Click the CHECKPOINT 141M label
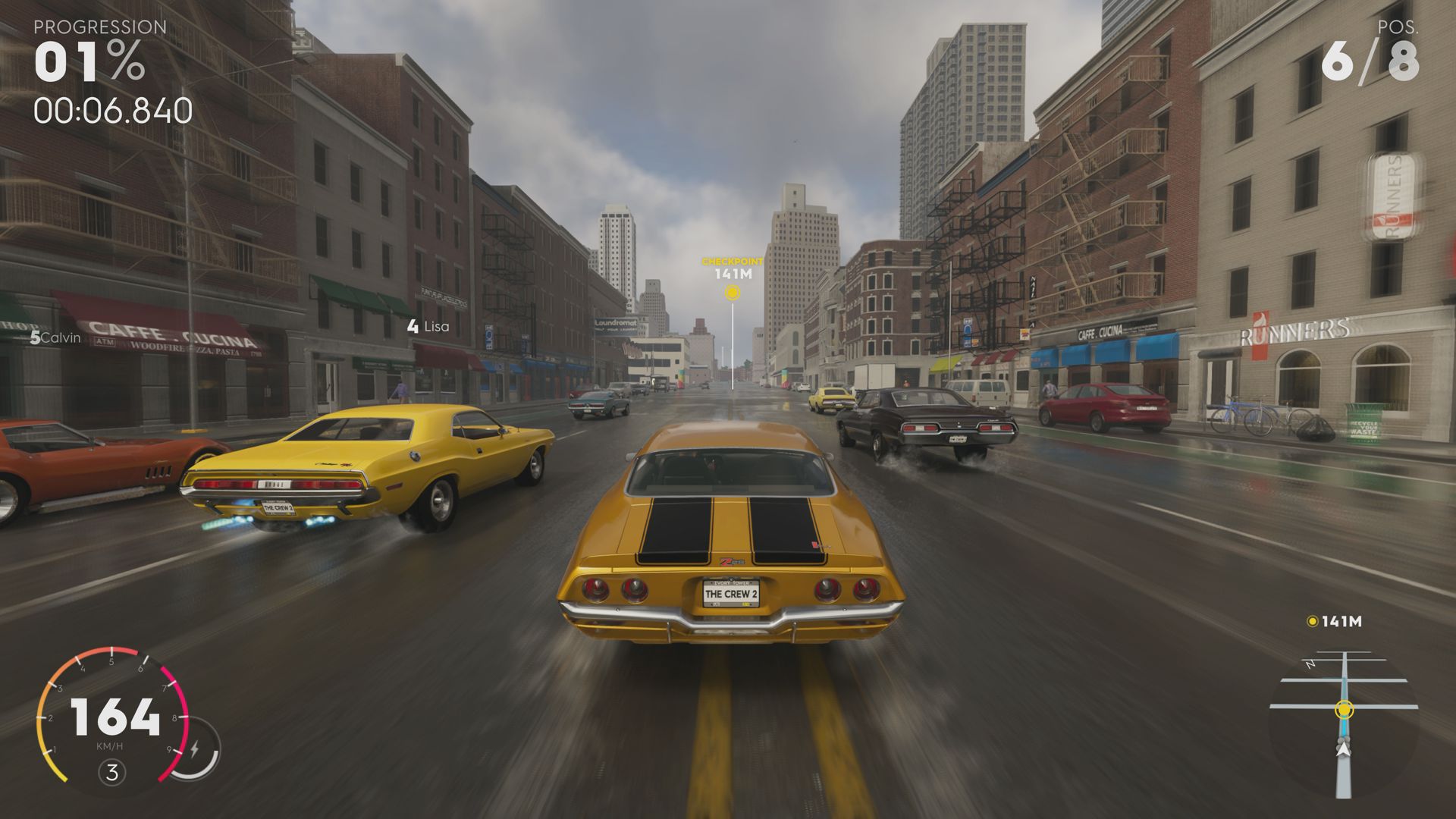Viewport: 1456px width, 819px height. pyautogui.click(x=730, y=267)
